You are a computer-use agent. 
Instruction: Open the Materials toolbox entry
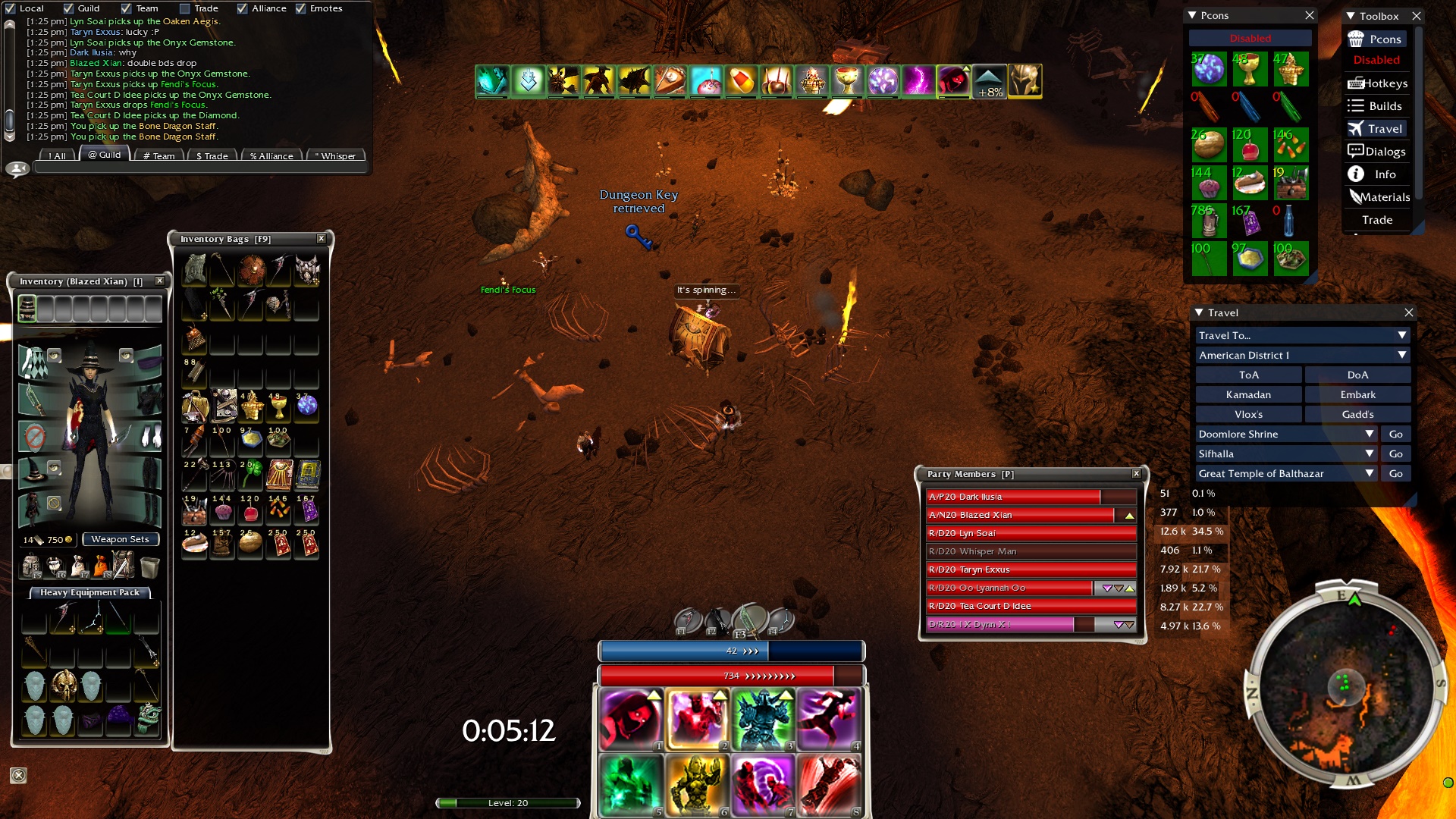(1379, 197)
